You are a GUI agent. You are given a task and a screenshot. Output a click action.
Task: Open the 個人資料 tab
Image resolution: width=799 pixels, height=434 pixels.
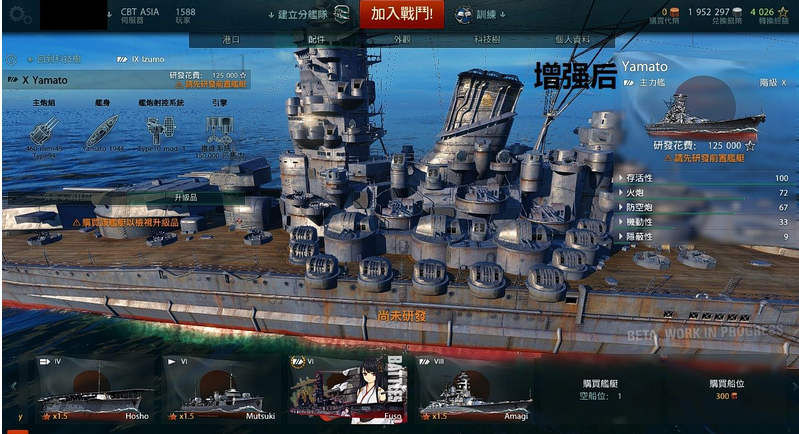coord(572,40)
